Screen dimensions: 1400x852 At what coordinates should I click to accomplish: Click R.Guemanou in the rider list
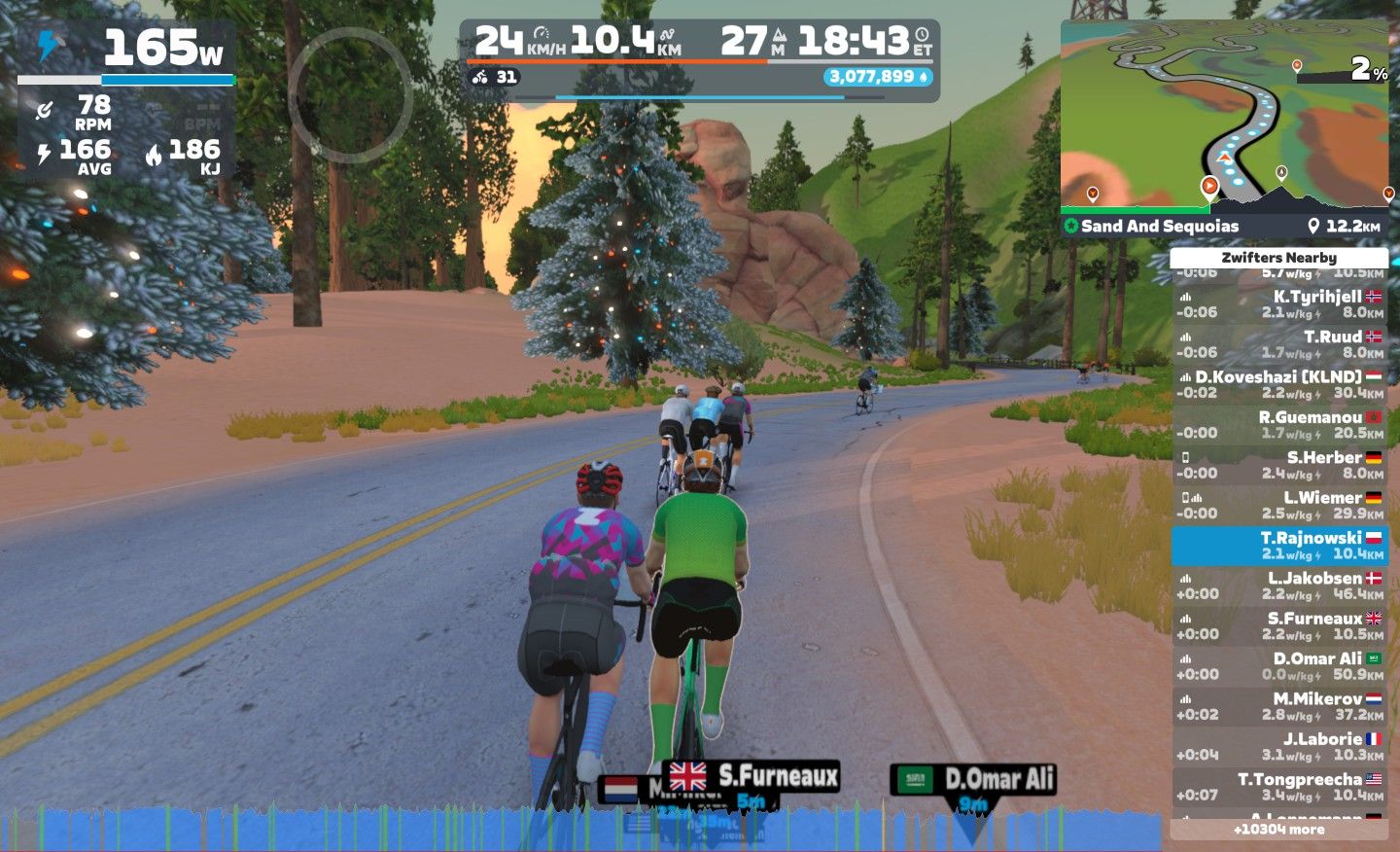tap(1278, 425)
